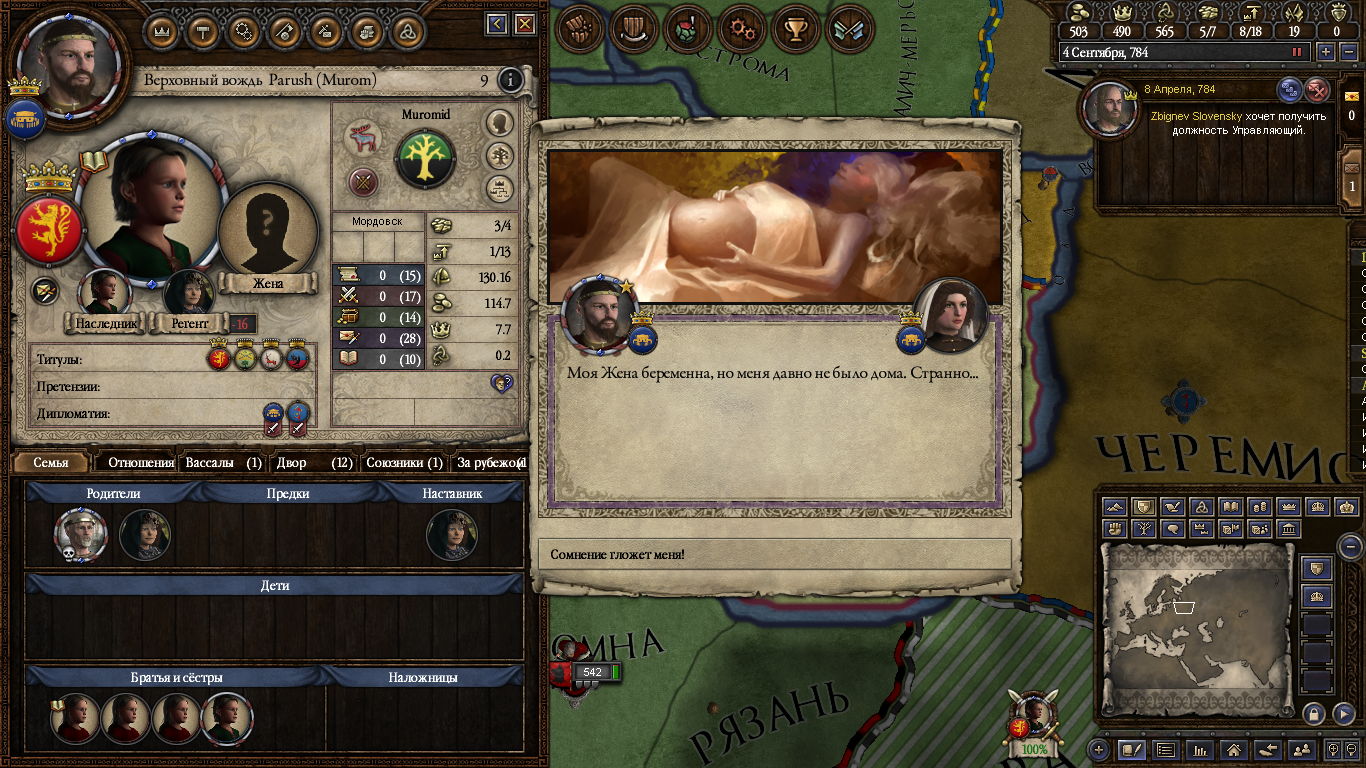This screenshot has width=1366, height=768.
Task: Go back using the left arrow button
Action: coord(497,24)
